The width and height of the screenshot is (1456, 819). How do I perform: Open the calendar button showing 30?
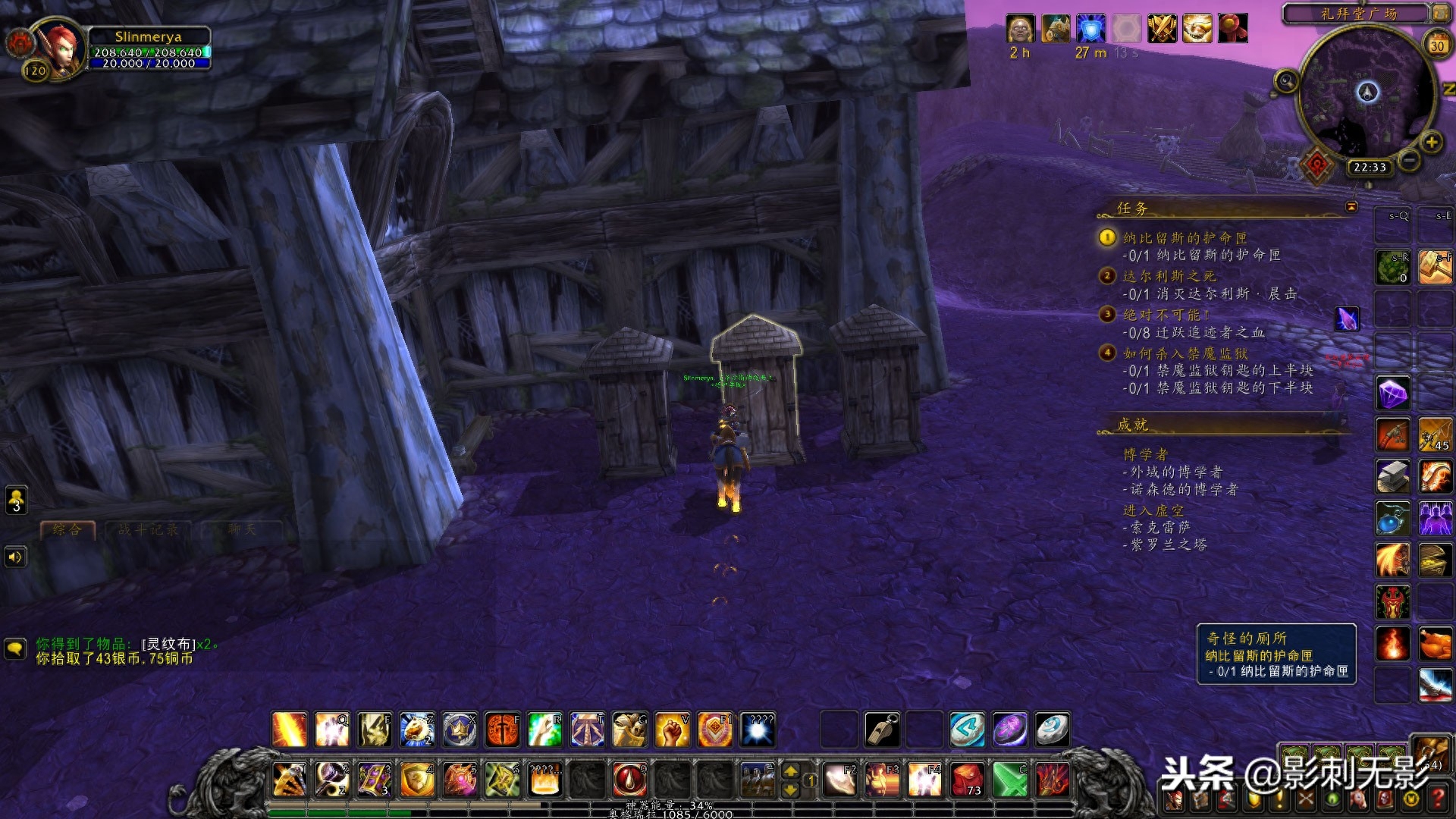click(1436, 45)
